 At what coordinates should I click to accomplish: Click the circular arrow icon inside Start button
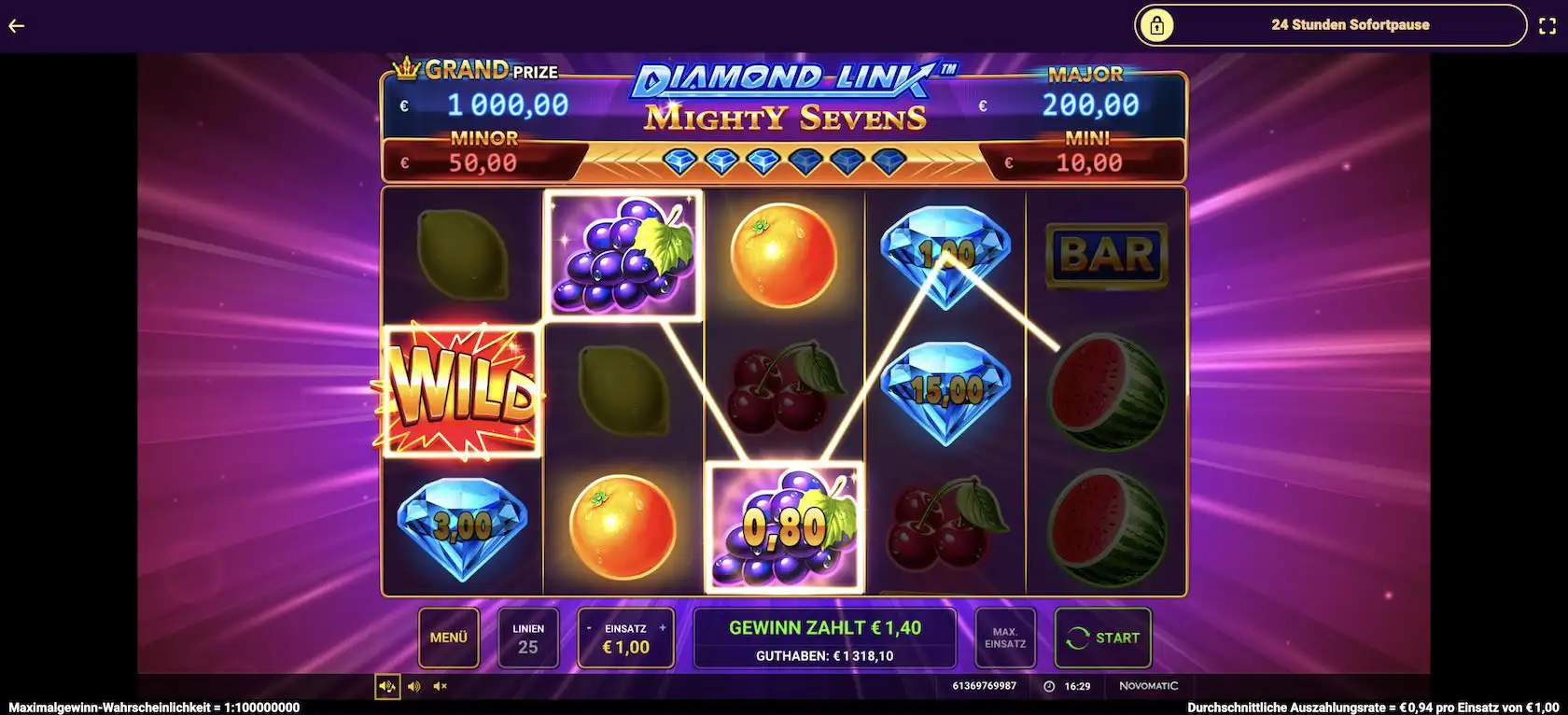click(1077, 638)
